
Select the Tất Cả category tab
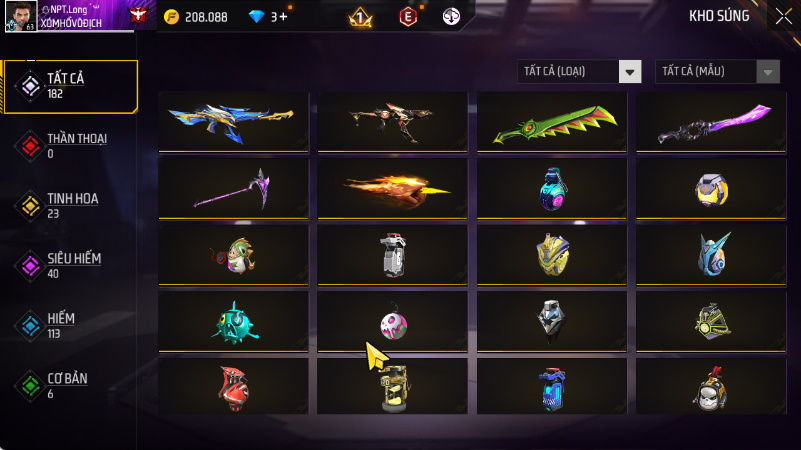pos(70,85)
